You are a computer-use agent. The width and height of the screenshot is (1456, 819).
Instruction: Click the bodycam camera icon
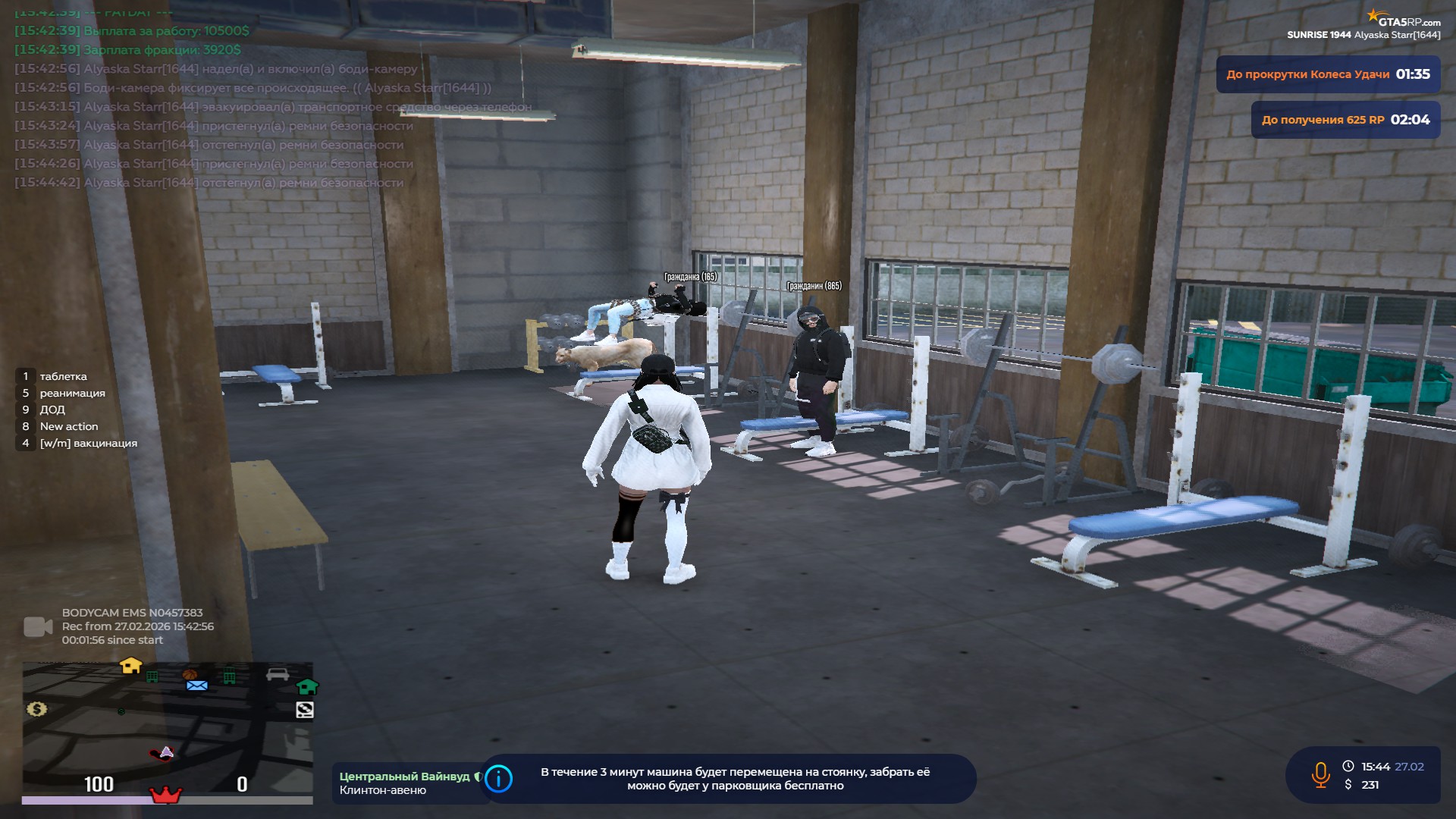click(38, 626)
